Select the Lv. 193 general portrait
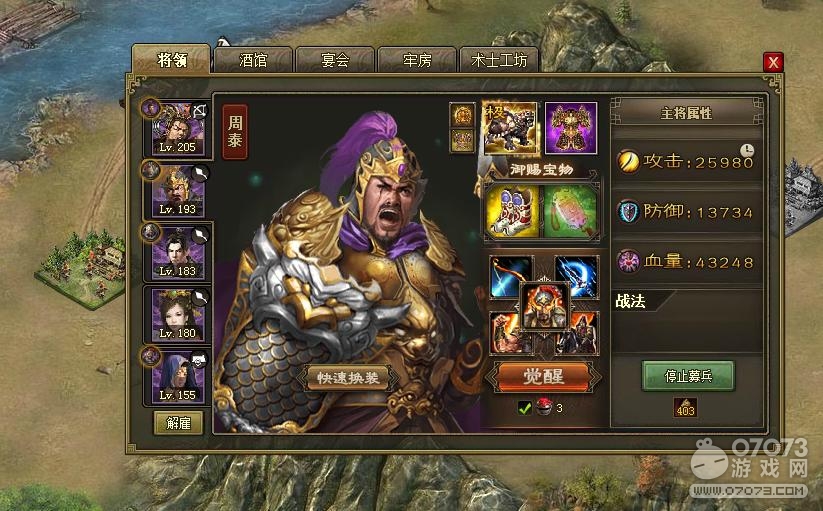The width and height of the screenshot is (823, 511). click(x=177, y=190)
